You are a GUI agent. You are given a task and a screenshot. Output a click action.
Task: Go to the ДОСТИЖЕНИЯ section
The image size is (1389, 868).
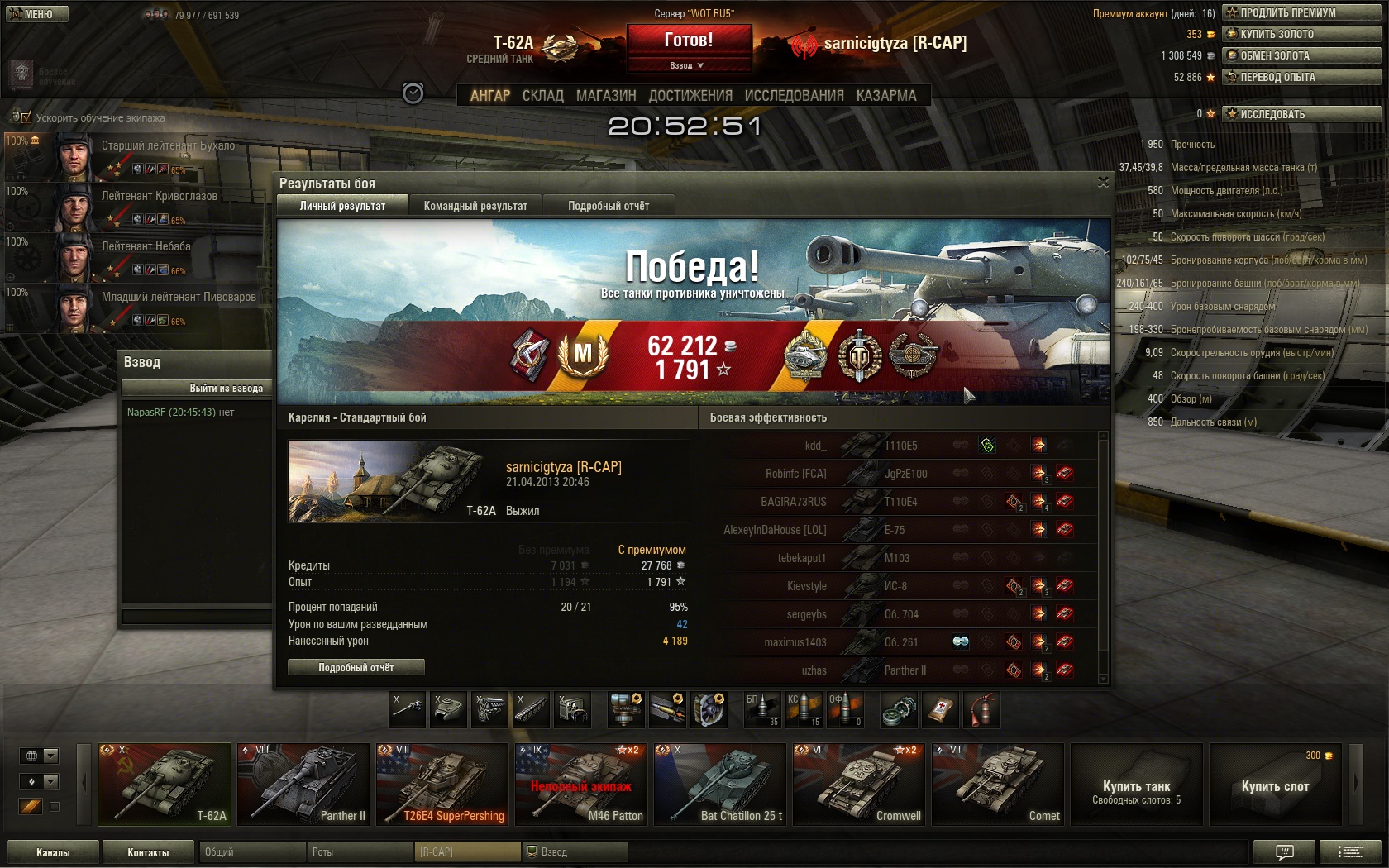tap(690, 96)
